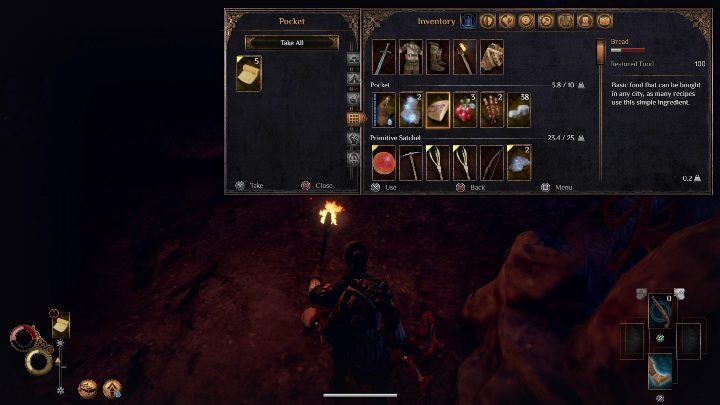Select the note icon beside the health ring

(61, 325)
